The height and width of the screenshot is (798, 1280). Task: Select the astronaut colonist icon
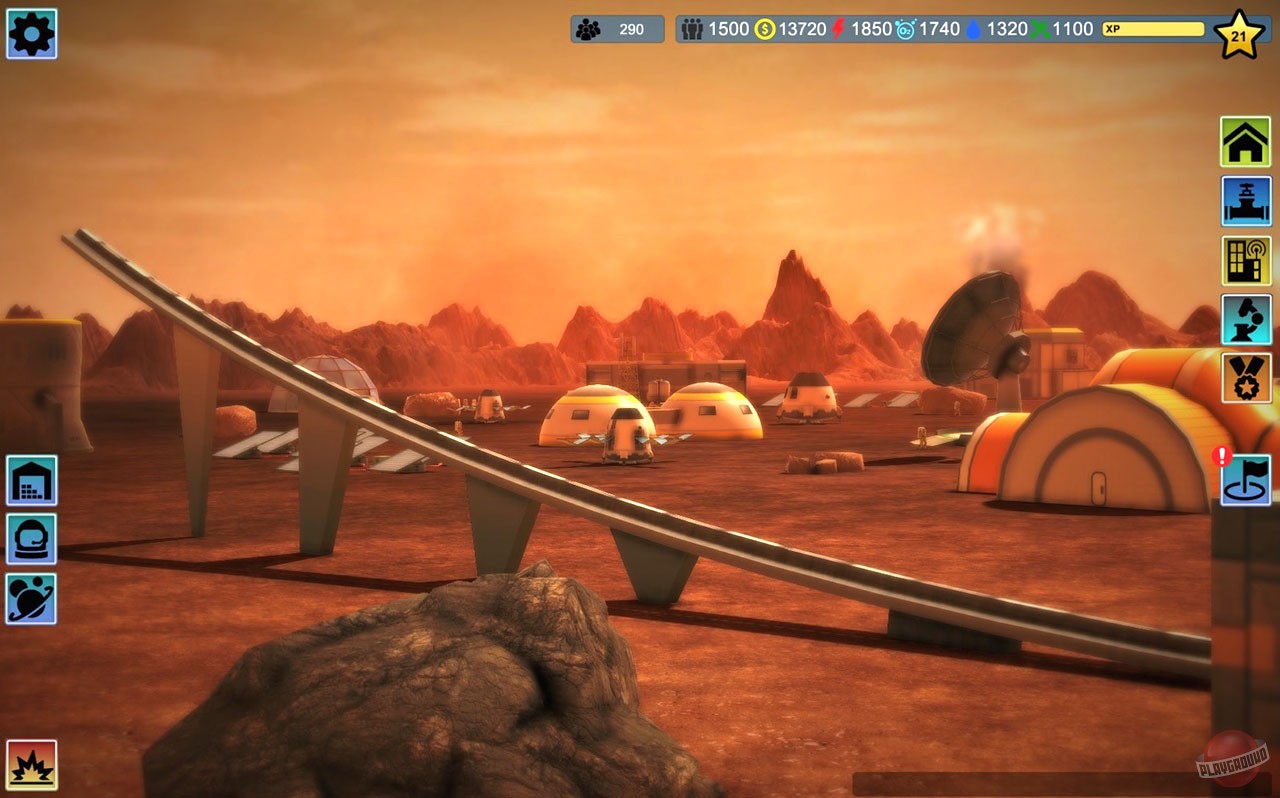pos(31,540)
